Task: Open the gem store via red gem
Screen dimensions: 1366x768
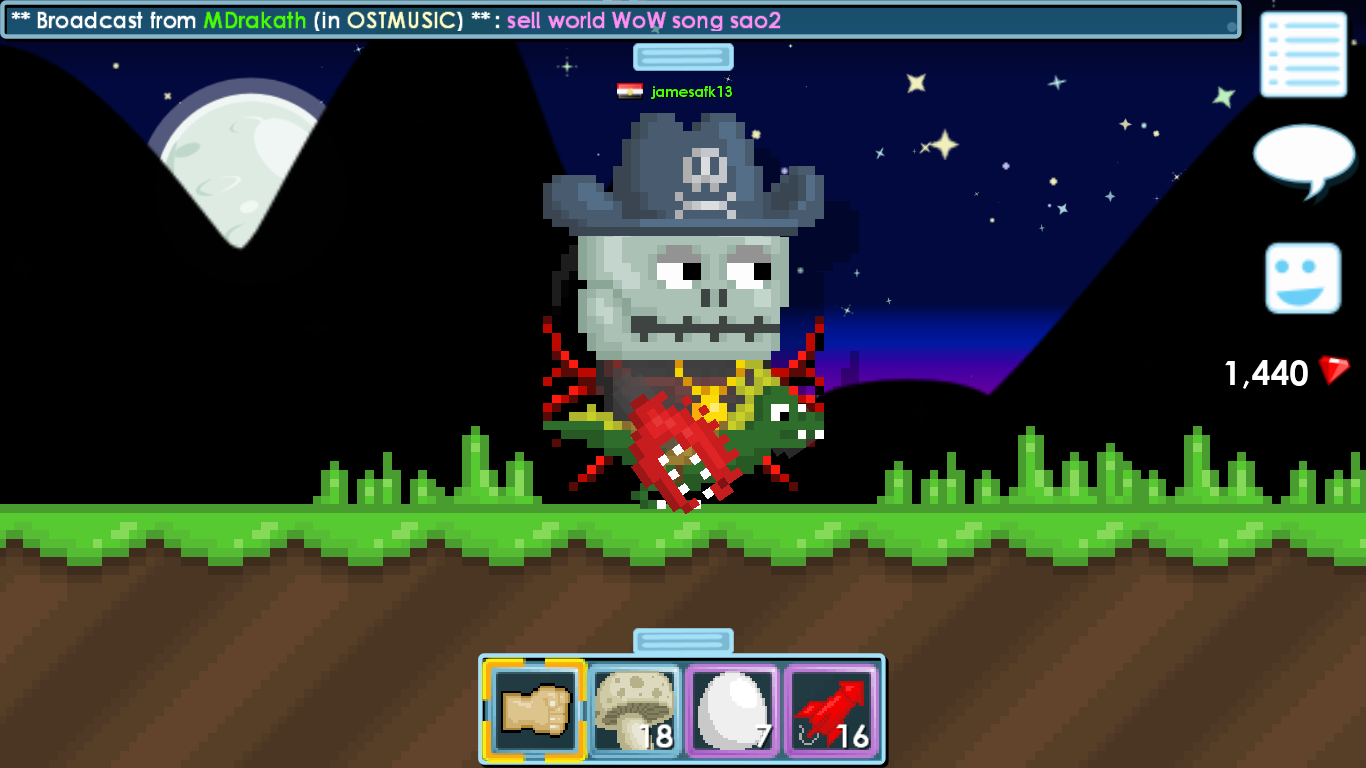Action: tap(1333, 371)
